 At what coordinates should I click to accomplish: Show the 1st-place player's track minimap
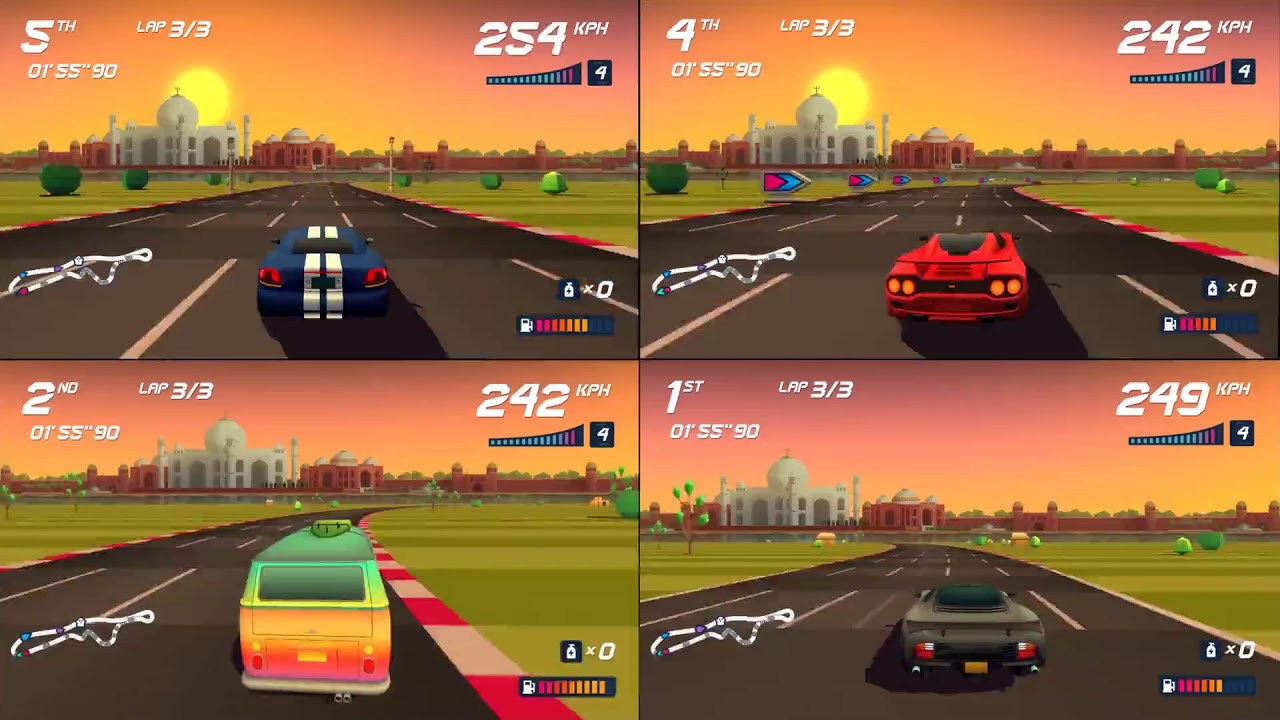[x=723, y=632]
